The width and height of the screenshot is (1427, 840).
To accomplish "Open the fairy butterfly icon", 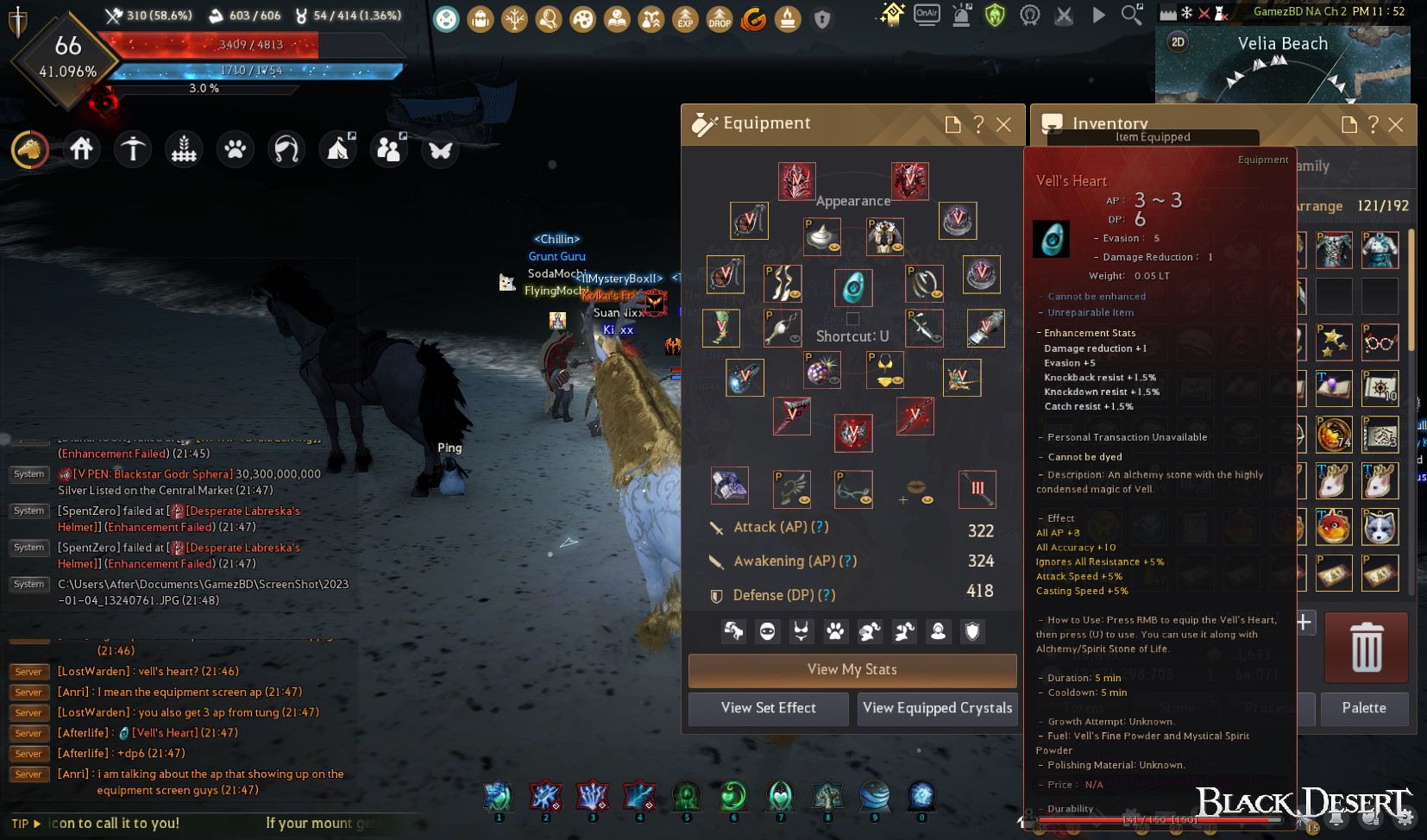I will [440, 150].
